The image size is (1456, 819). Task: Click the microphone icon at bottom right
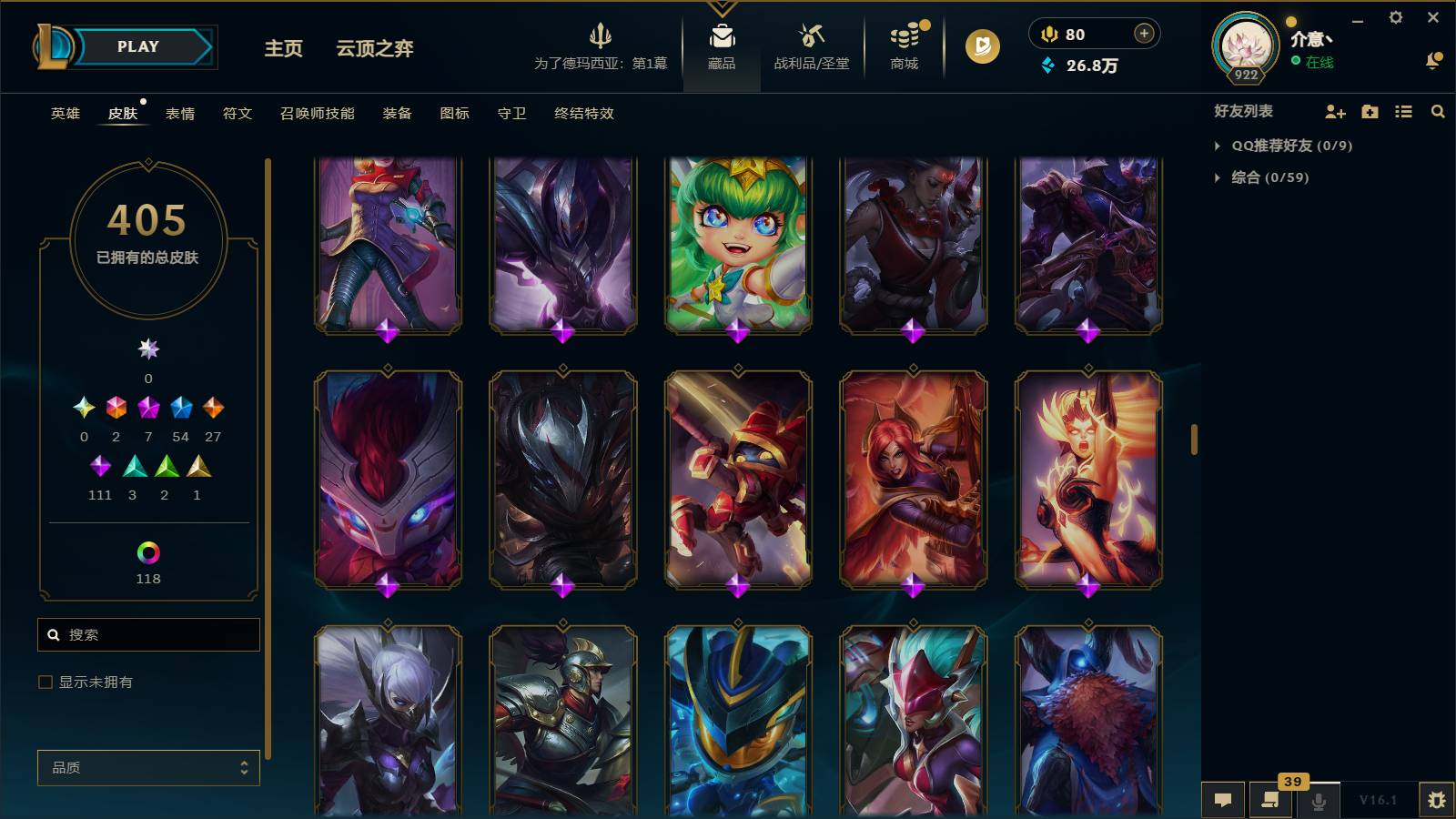tap(1319, 800)
